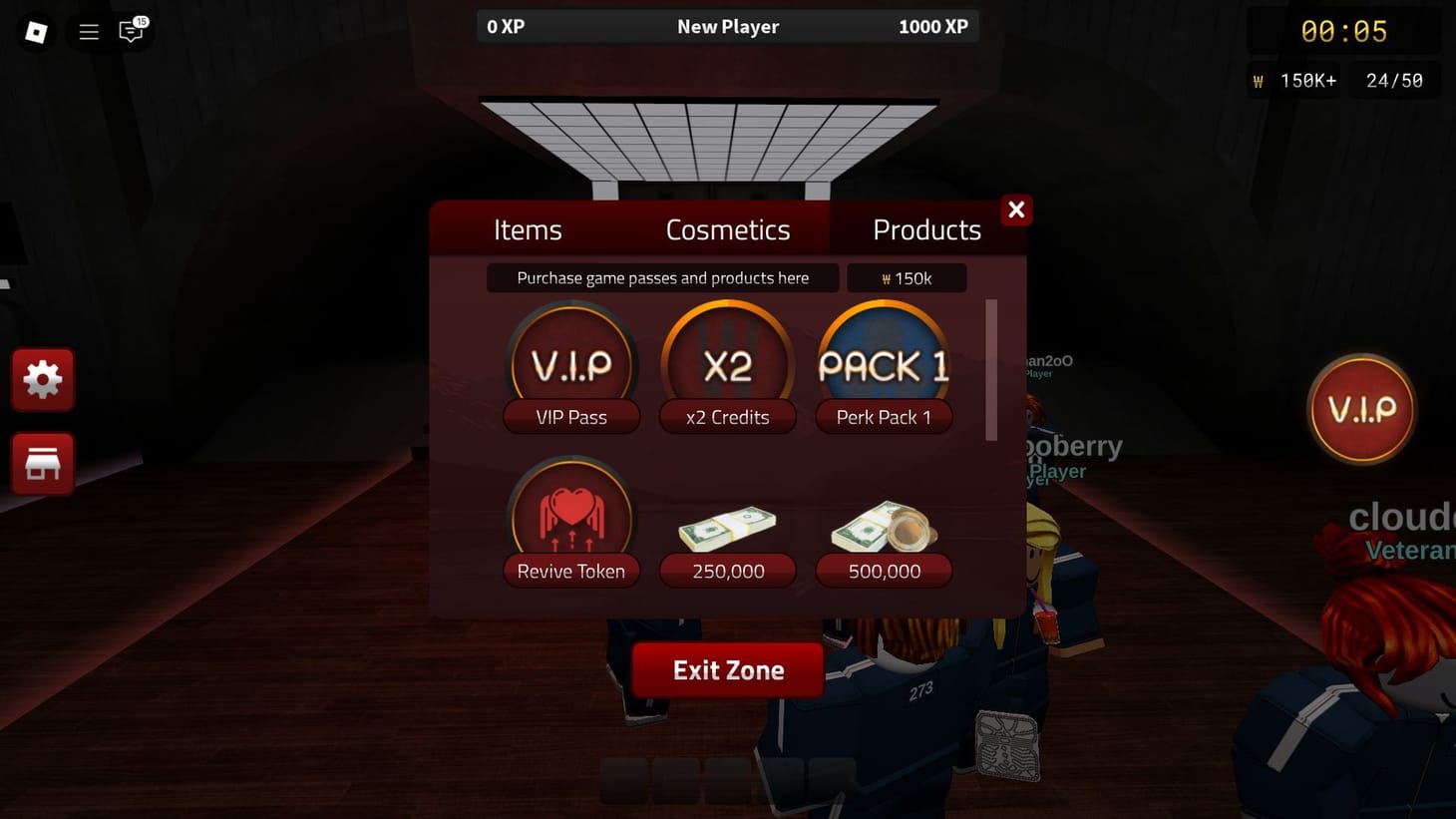Screen dimensions: 1456x819
Task: Open the Products tab
Action: click(926, 229)
